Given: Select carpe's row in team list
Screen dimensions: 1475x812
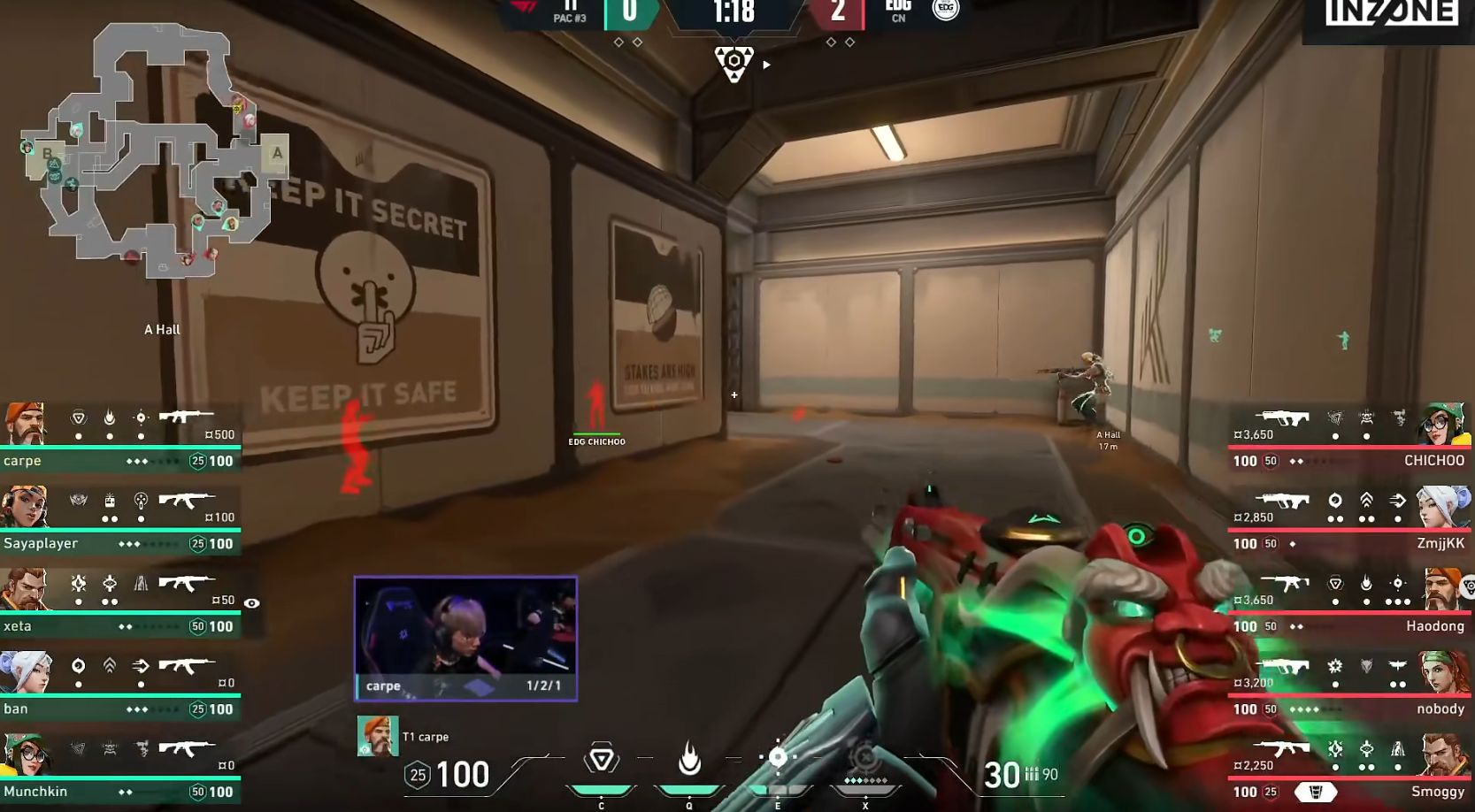Looking at the screenshot, I should click(x=119, y=436).
